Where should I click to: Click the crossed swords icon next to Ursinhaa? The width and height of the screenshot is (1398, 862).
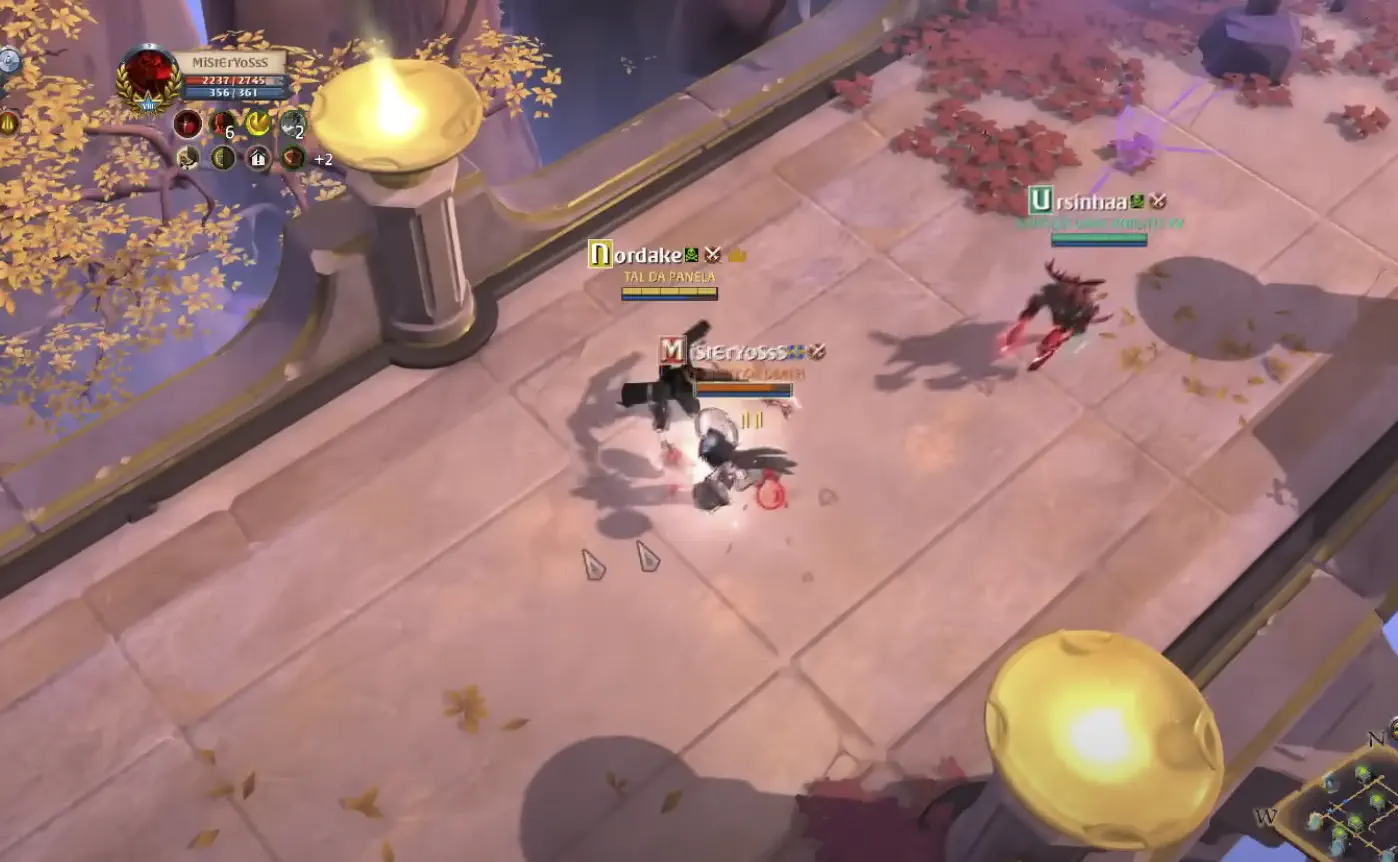pyautogui.click(x=1157, y=201)
